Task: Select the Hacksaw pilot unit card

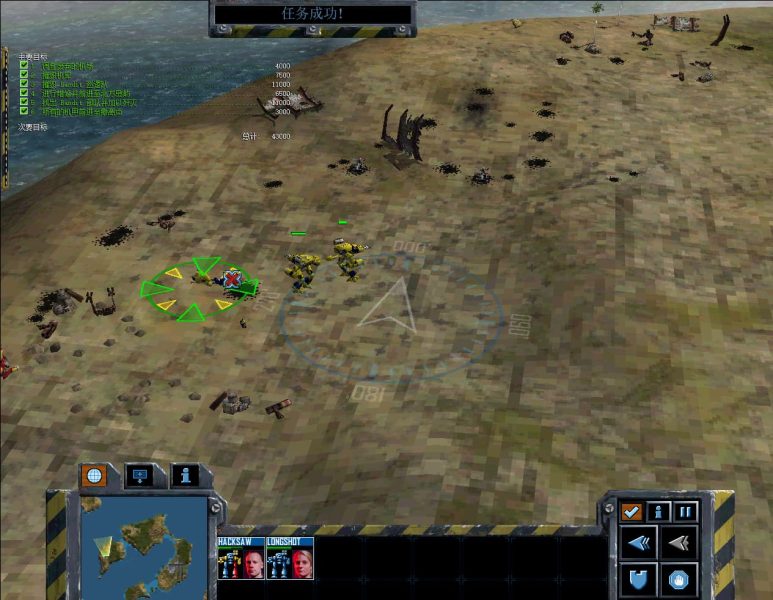Action: point(241,558)
